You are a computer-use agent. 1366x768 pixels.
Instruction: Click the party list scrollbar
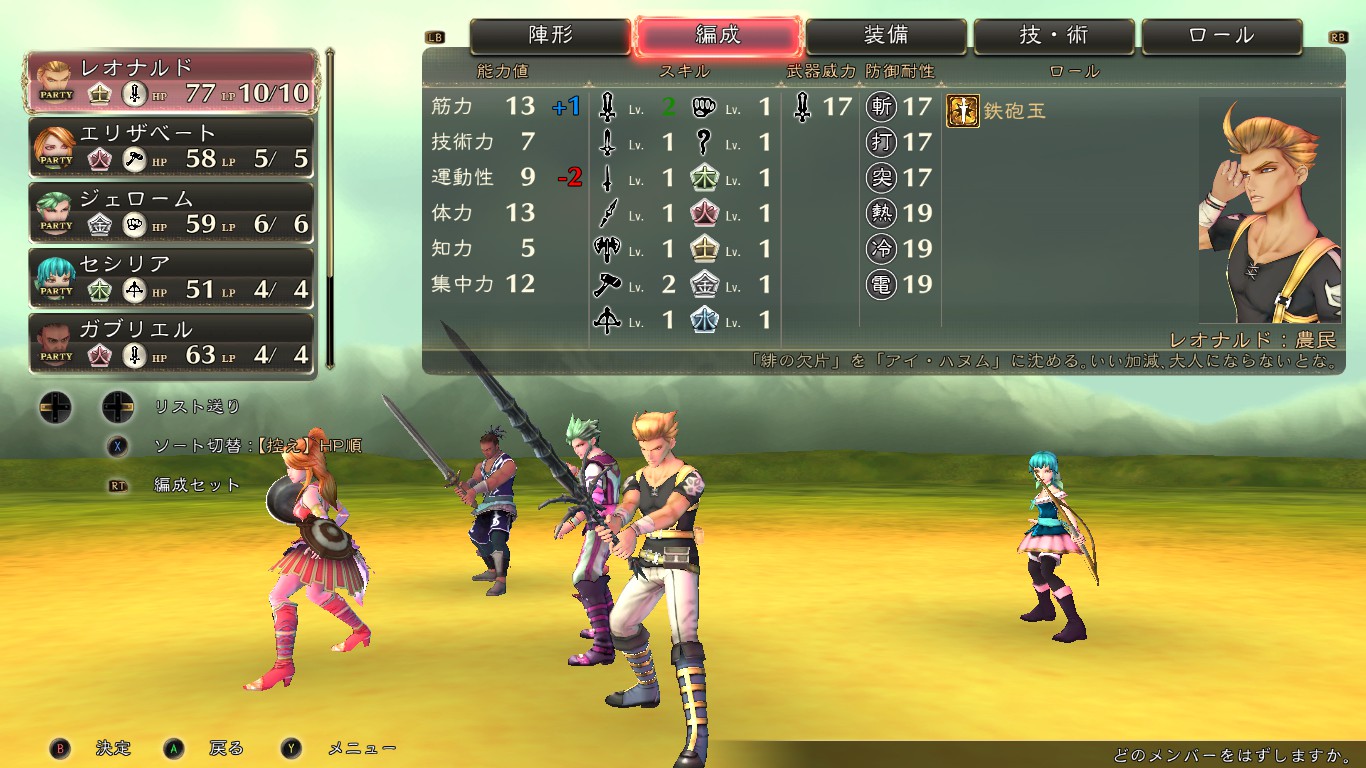330,208
